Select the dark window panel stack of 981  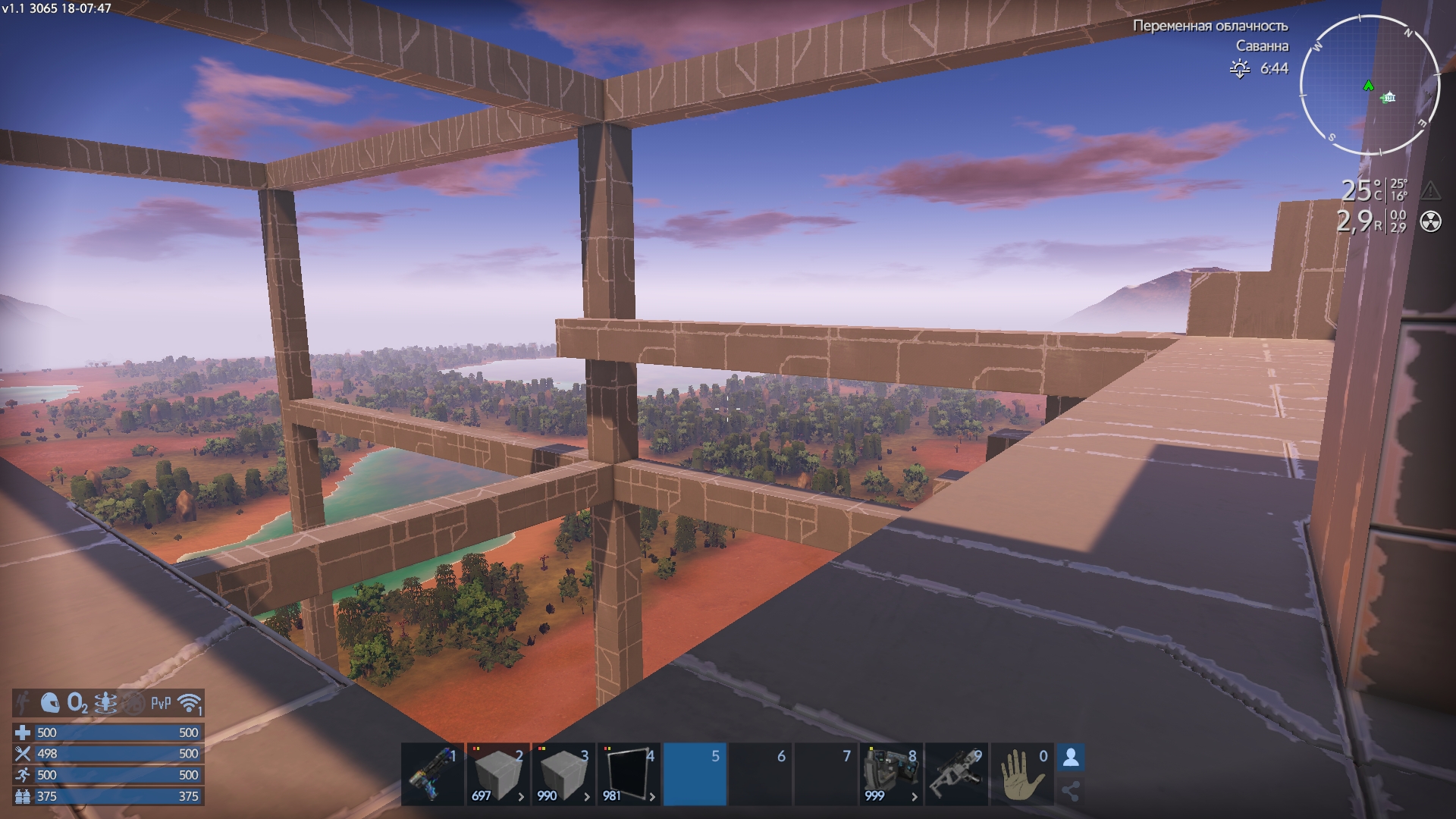[629, 774]
